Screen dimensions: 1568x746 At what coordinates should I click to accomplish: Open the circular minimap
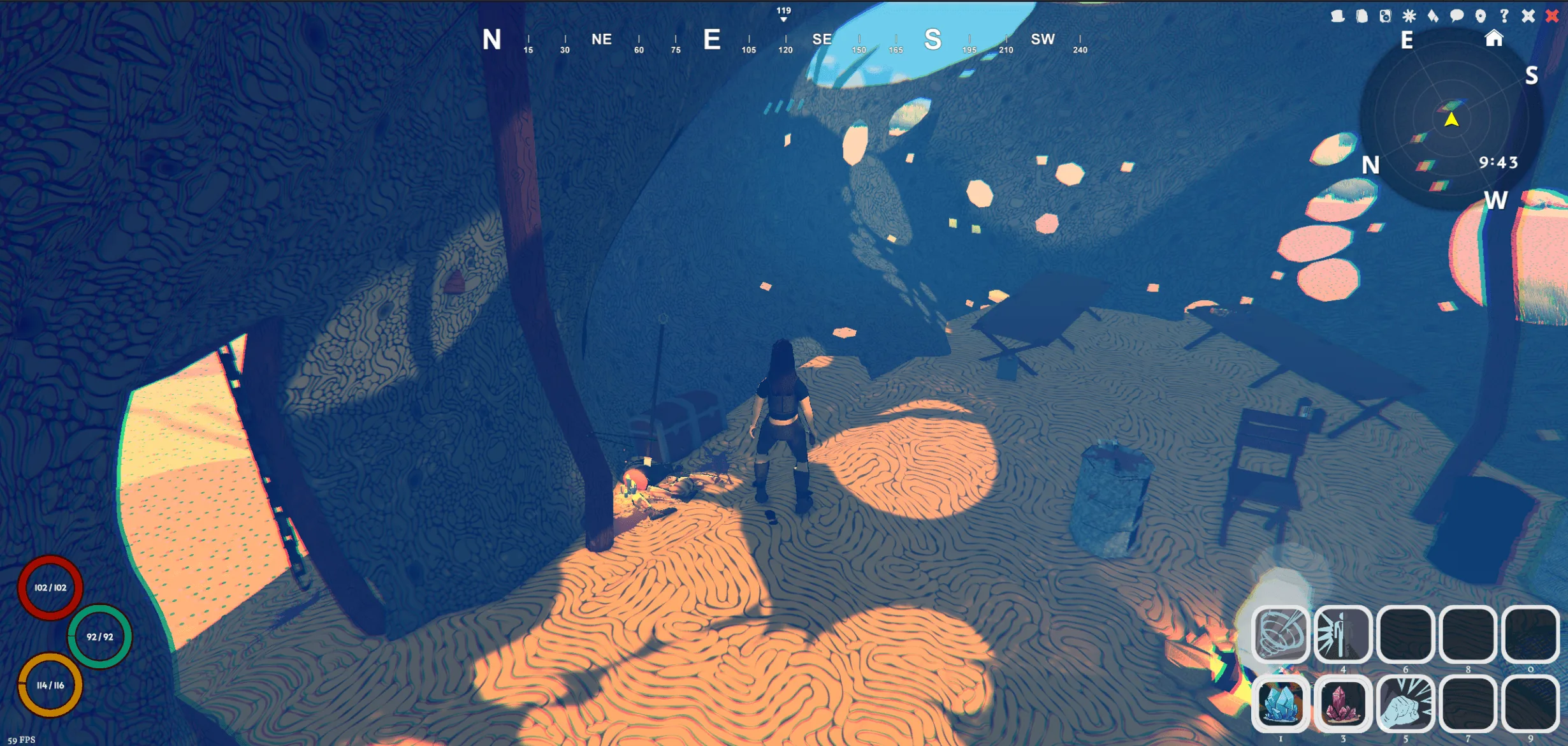pos(1451,120)
